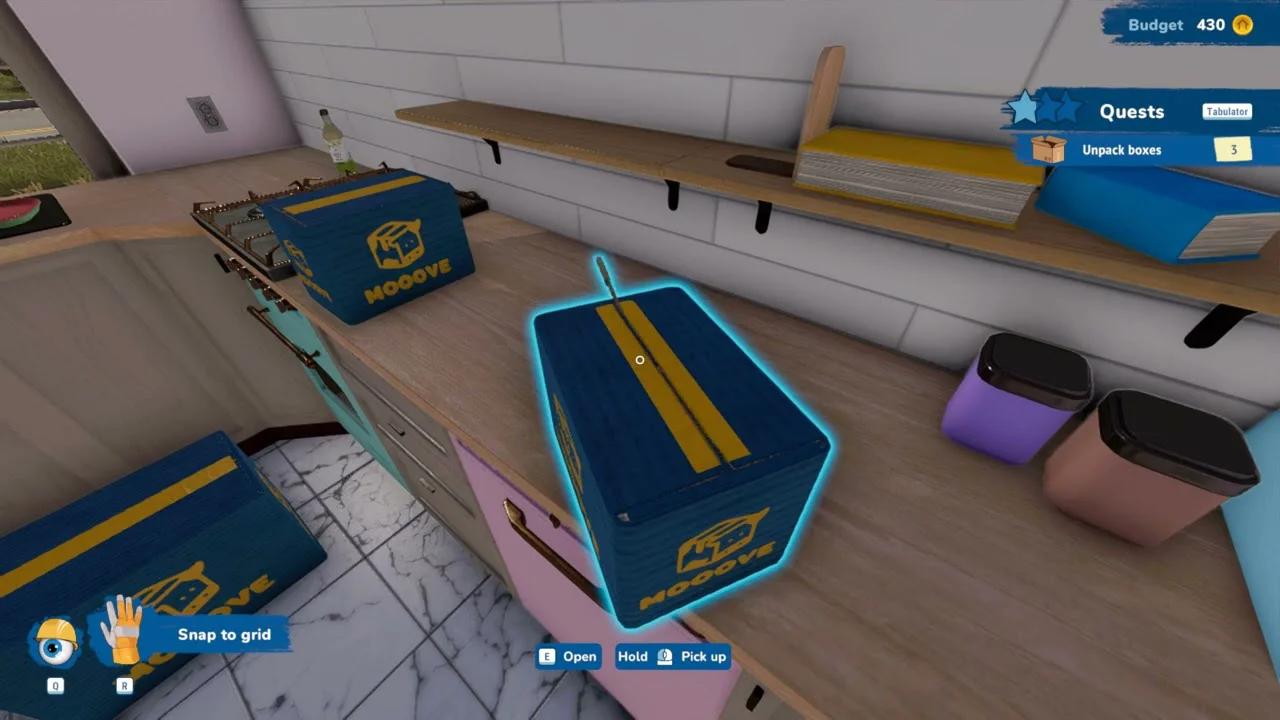Expand the Unpack boxes quest entry
This screenshot has height=720, width=1280.
pyautogui.click(x=1120, y=149)
